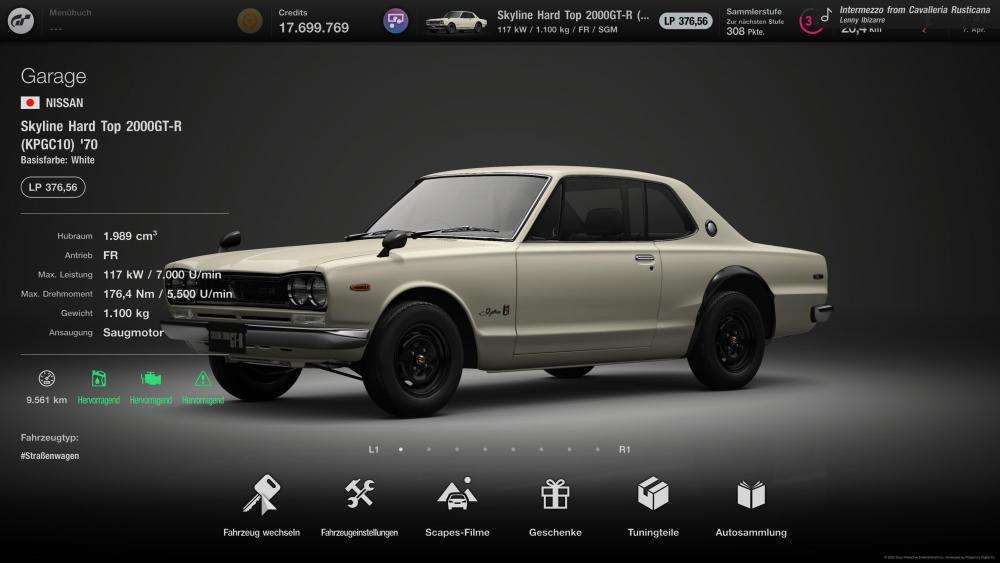The width and height of the screenshot is (1000, 563).
Task: Click the purple round icon beside Credits
Action: [x=396, y=20]
